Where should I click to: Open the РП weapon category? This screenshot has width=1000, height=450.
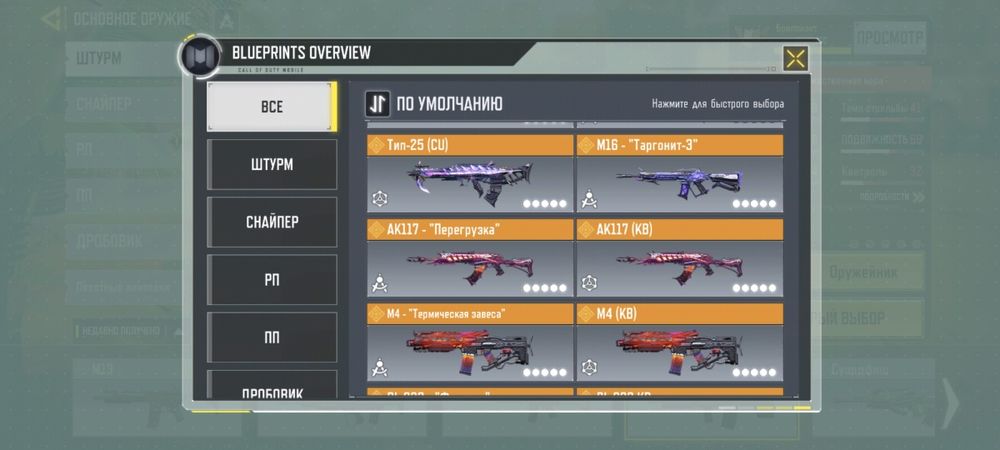(x=271, y=280)
